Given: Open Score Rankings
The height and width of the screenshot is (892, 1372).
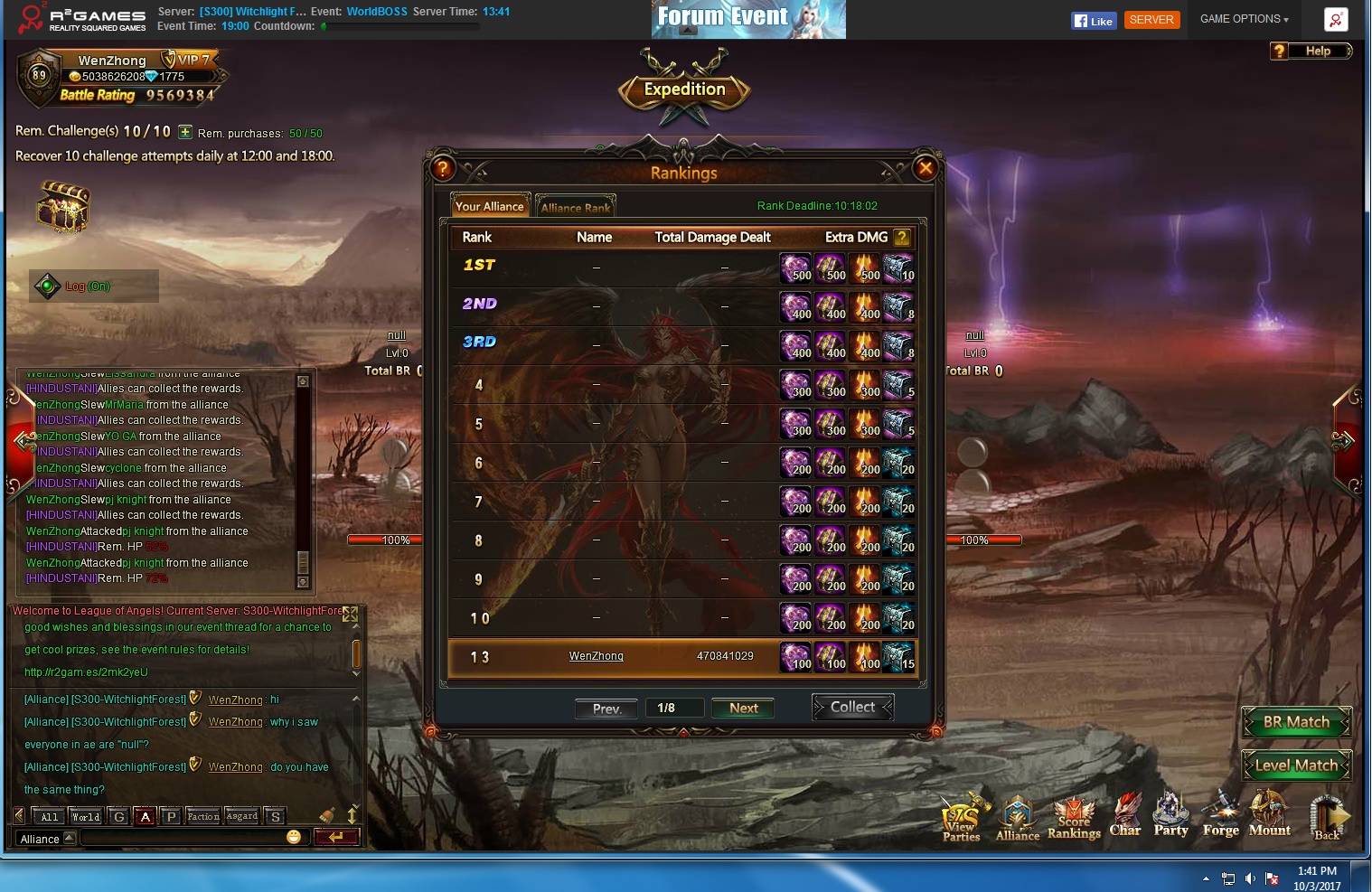Looking at the screenshot, I should 1074,818.
